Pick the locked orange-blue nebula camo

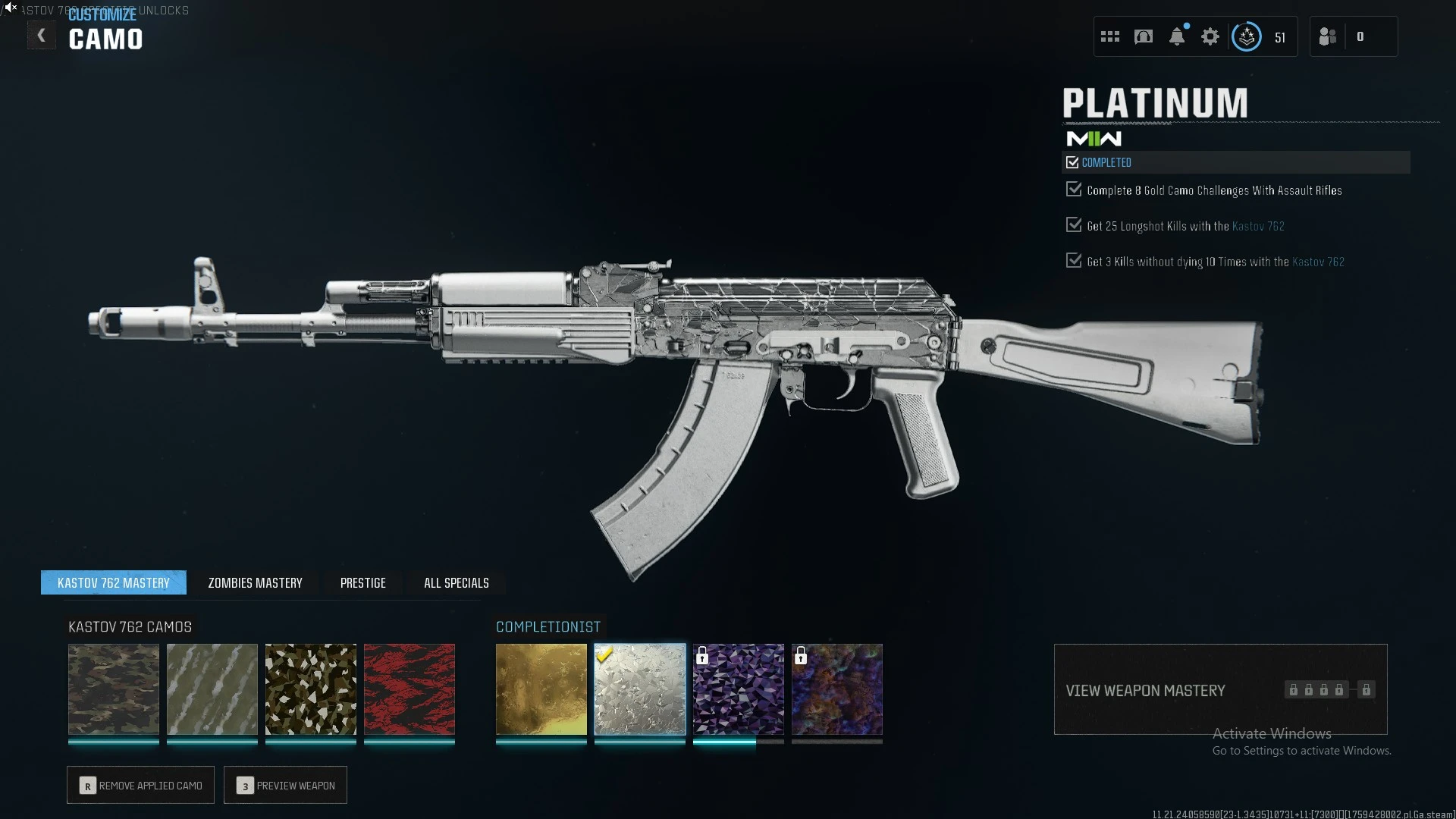(x=837, y=689)
